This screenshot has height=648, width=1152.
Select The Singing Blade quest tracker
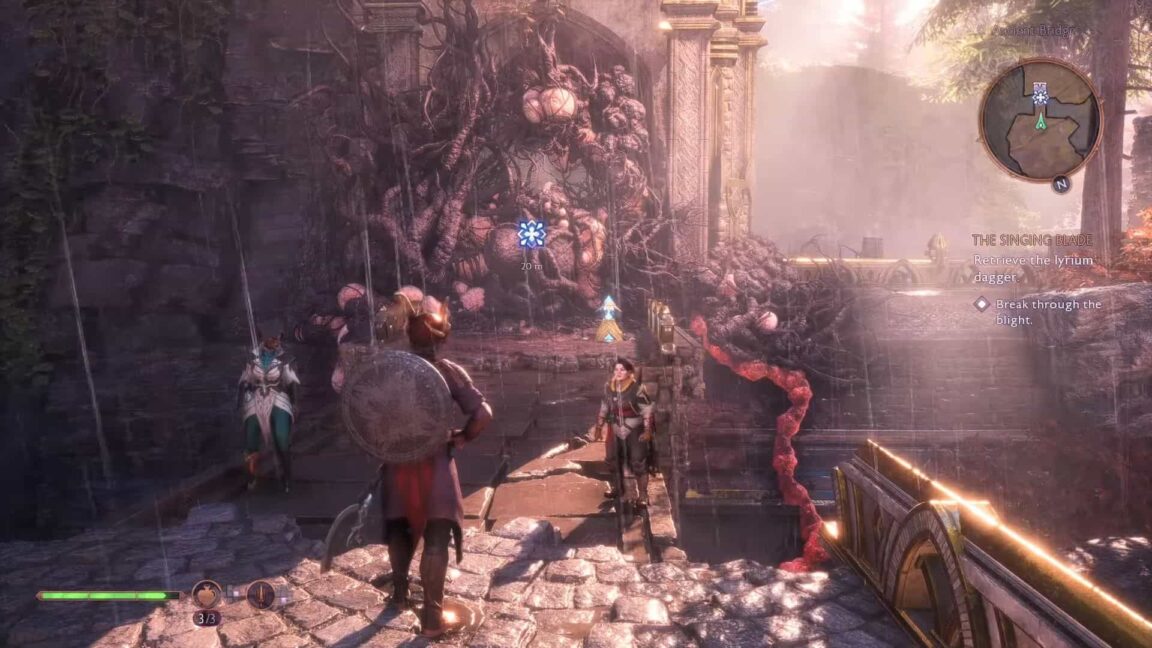coord(1032,240)
